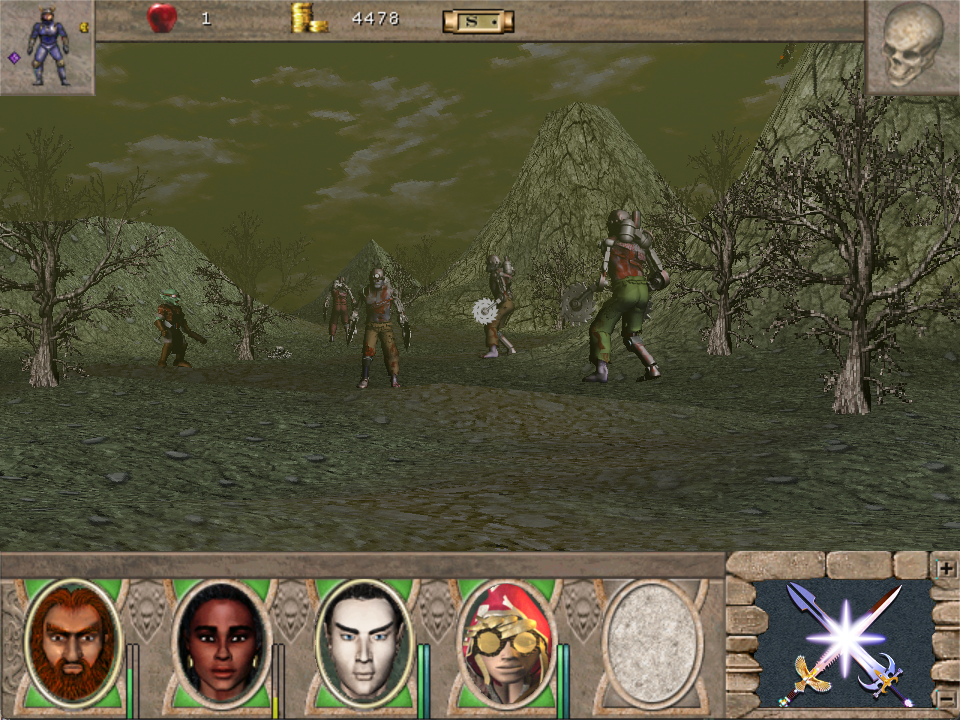The width and height of the screenshot is (960, 720).
Task: Choose the pale elf character portrait
Action: (x=364, y=643)
